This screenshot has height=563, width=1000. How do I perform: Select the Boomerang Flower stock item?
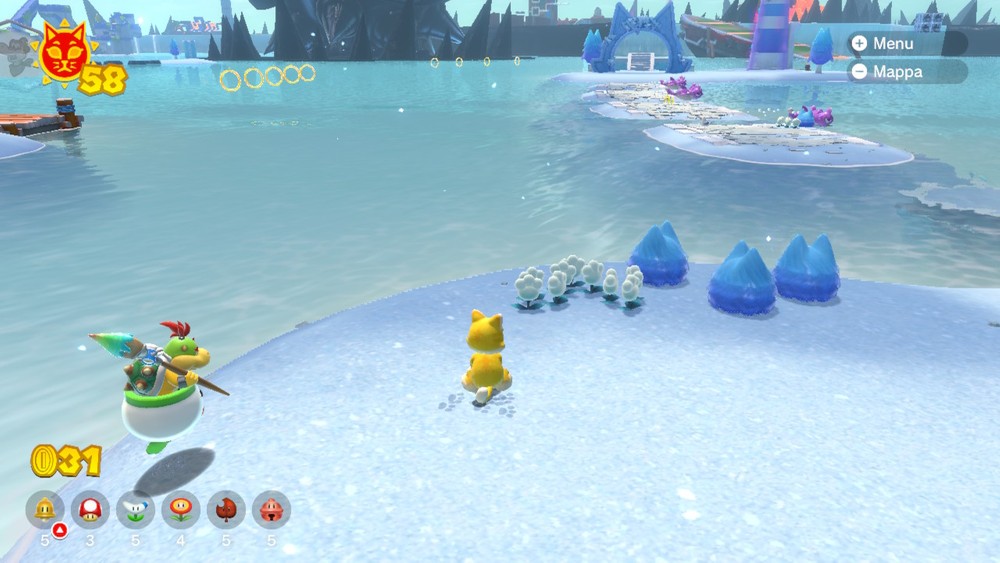135,509
